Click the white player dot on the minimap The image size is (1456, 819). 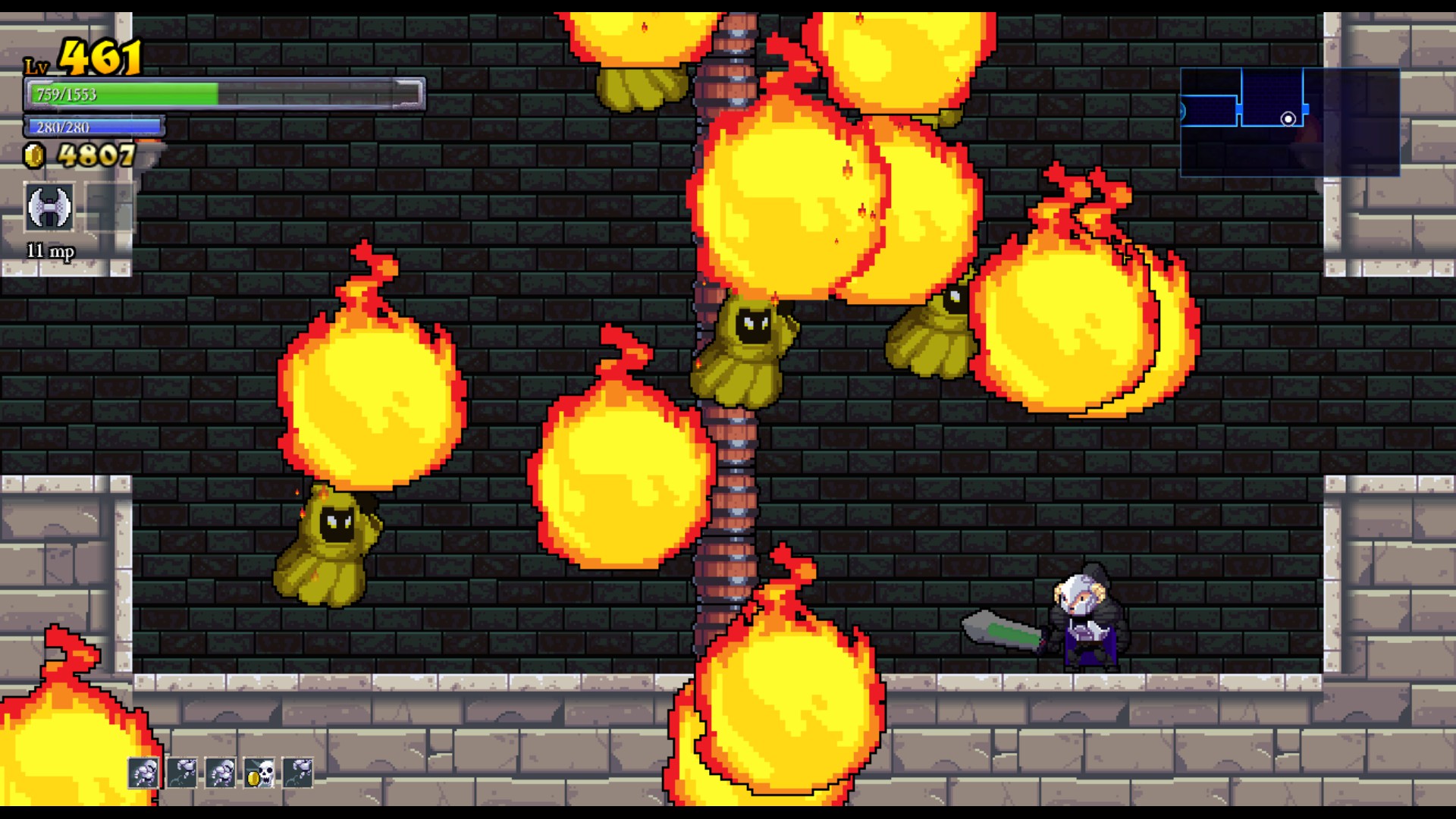1288,119
